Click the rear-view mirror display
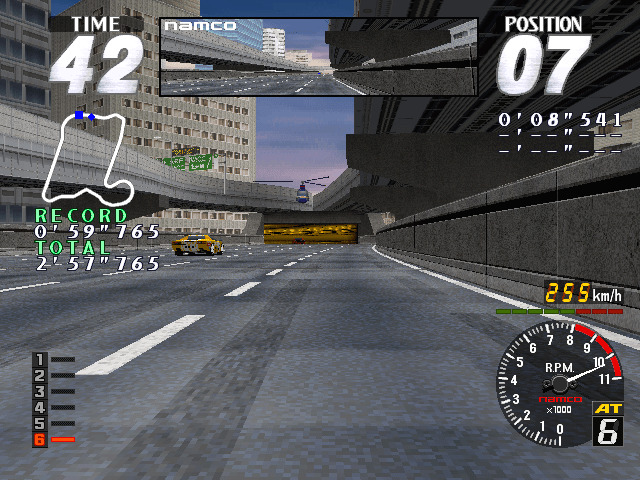 click(318, 57)
